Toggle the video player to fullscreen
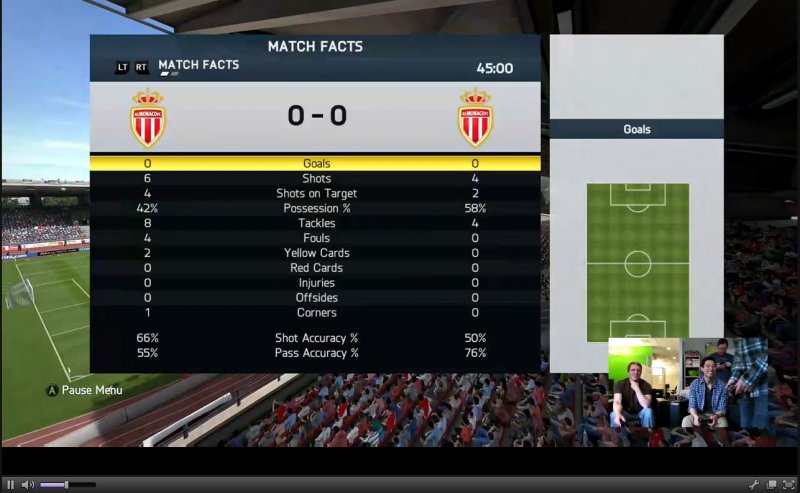800x493 pixels. (x=789, y=485)
